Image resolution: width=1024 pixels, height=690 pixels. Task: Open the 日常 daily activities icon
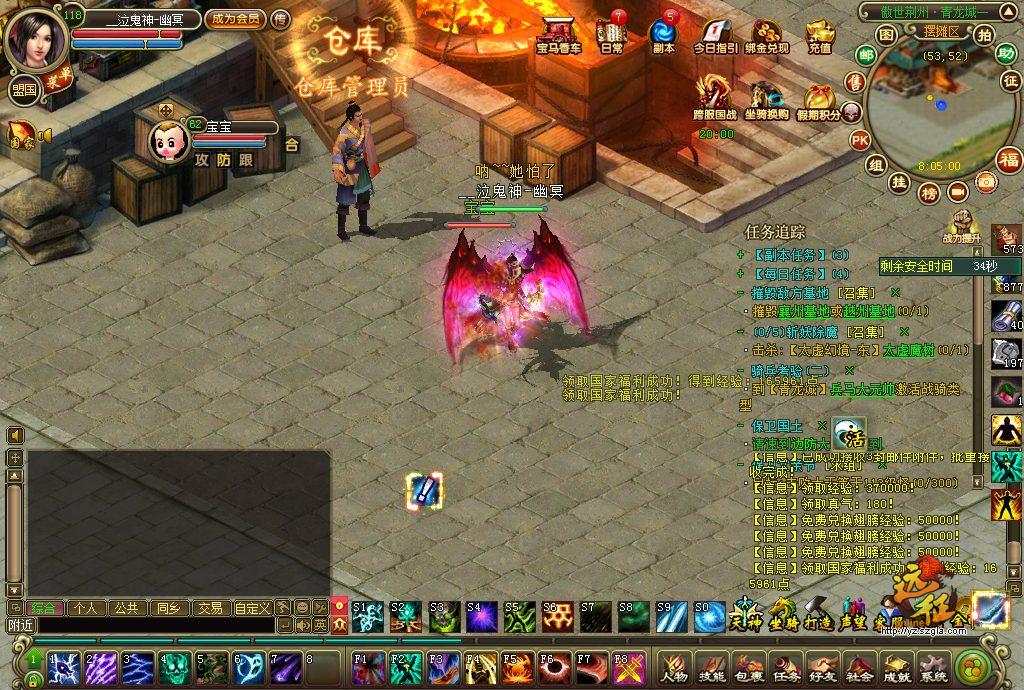pyautogui.click(x=611, y=34)
